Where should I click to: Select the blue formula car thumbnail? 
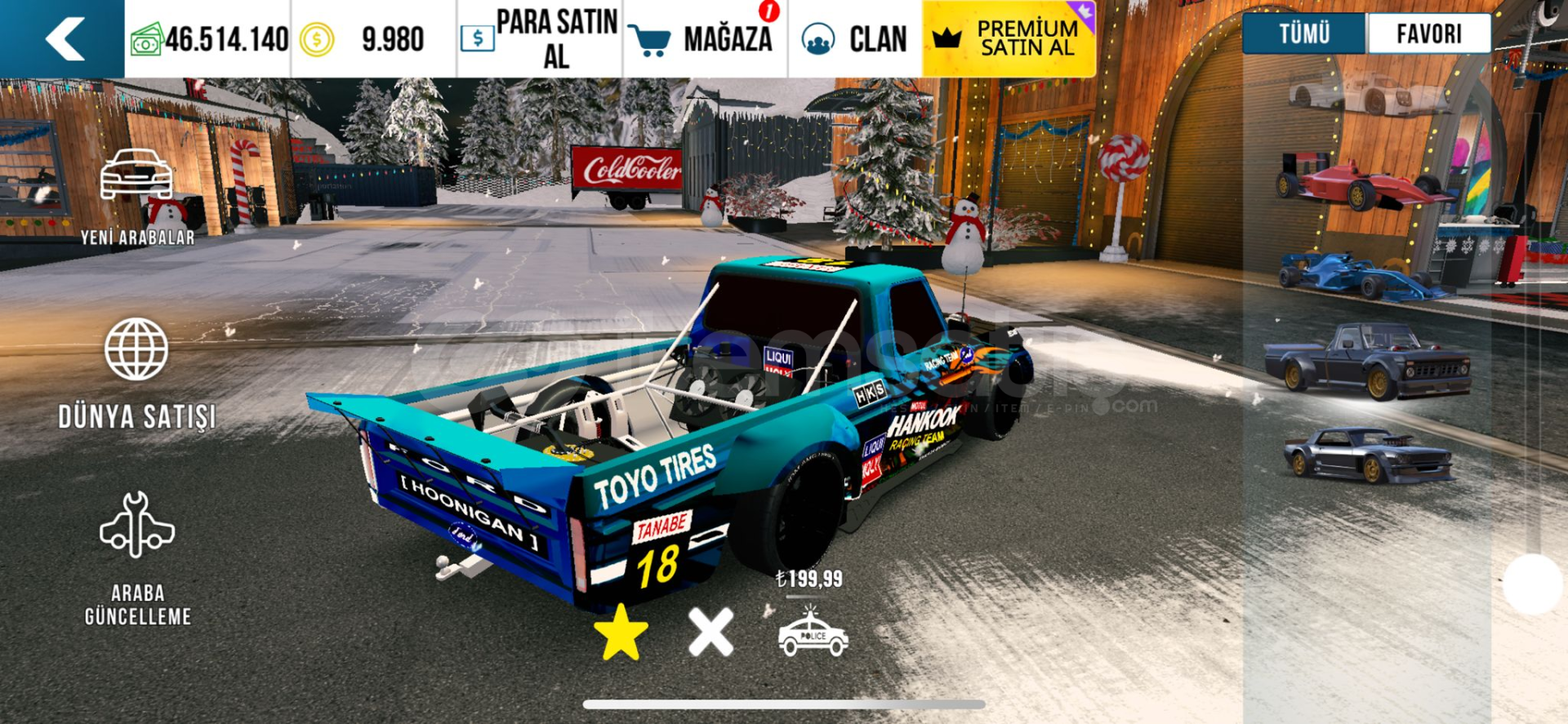(1360, 275)
